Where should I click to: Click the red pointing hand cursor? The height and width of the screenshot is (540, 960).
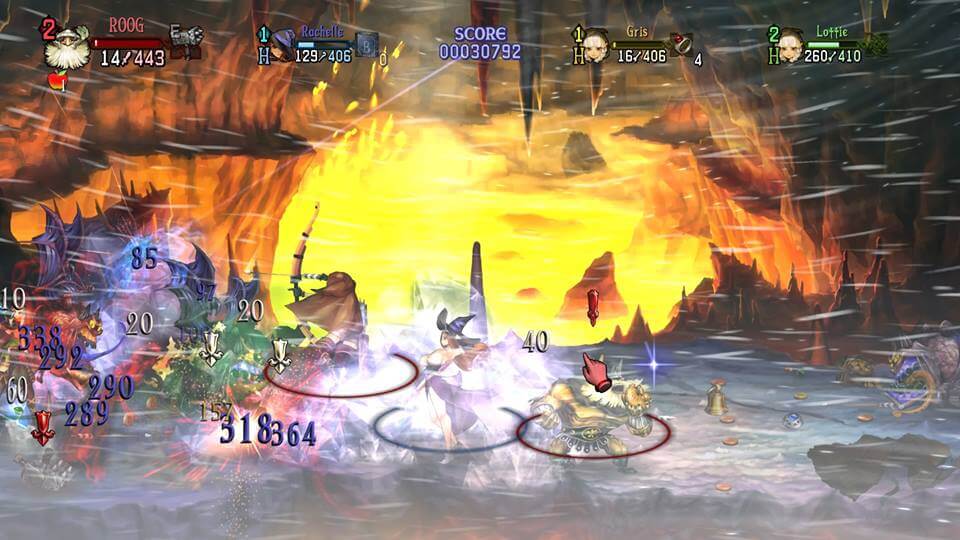click(597, 371)
